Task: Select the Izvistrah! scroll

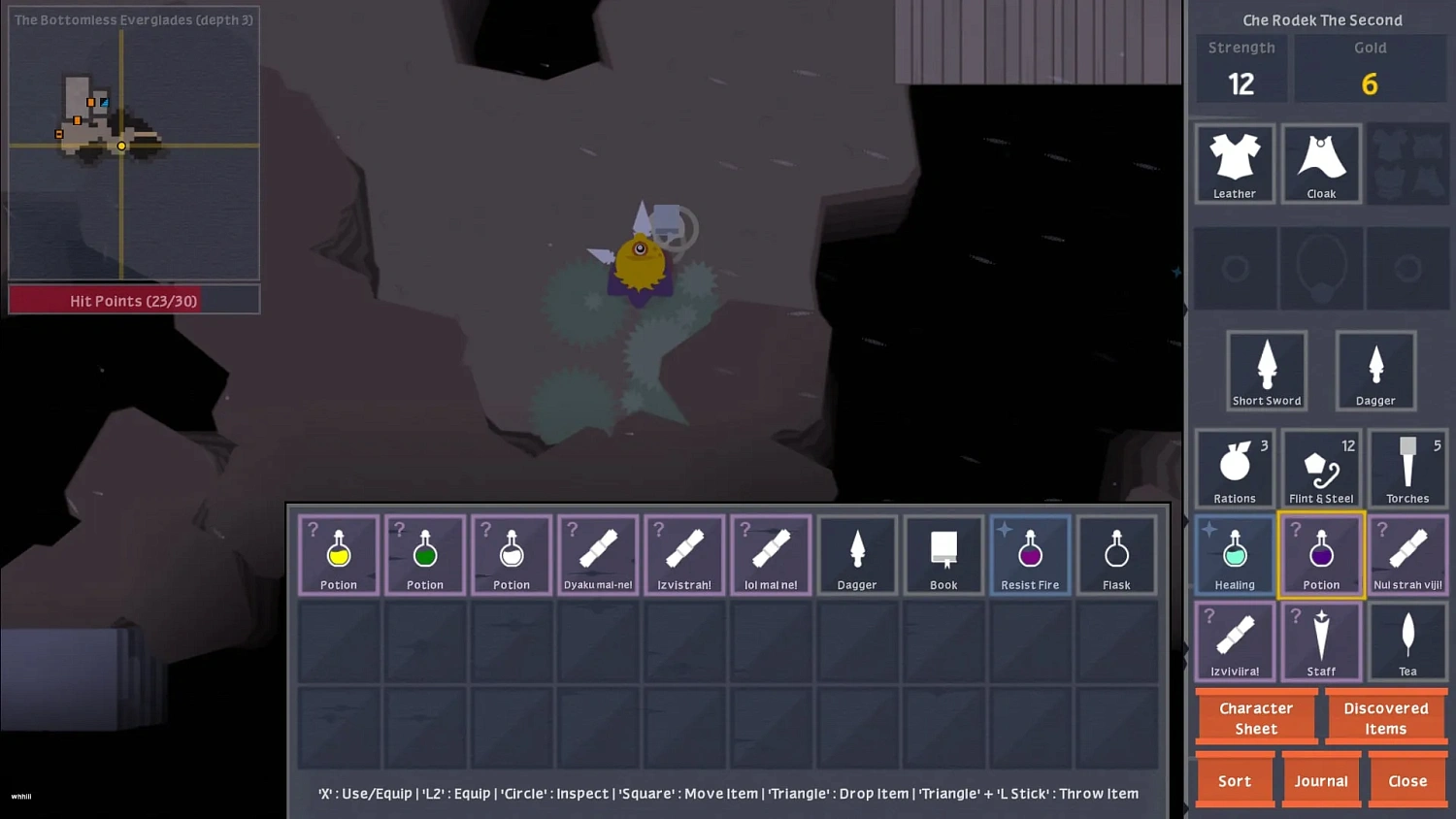Action: 684,555
